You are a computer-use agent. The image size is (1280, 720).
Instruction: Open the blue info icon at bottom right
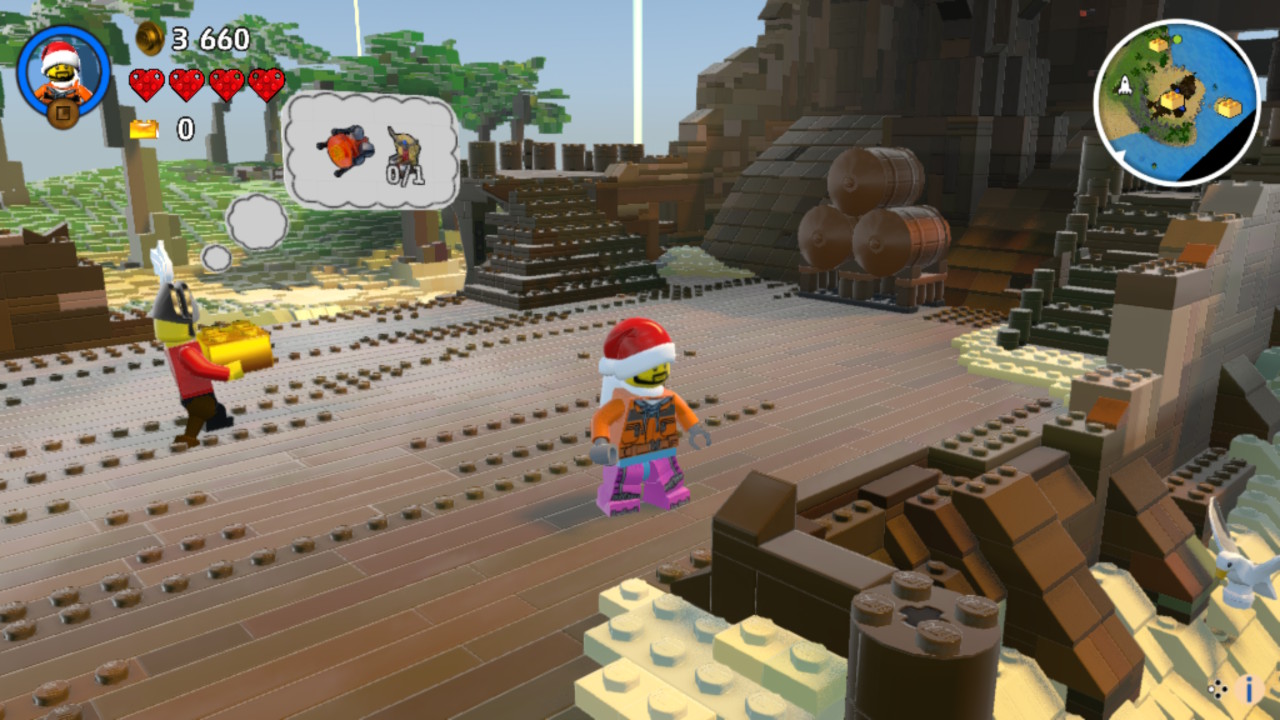[x=1247, y=690]
